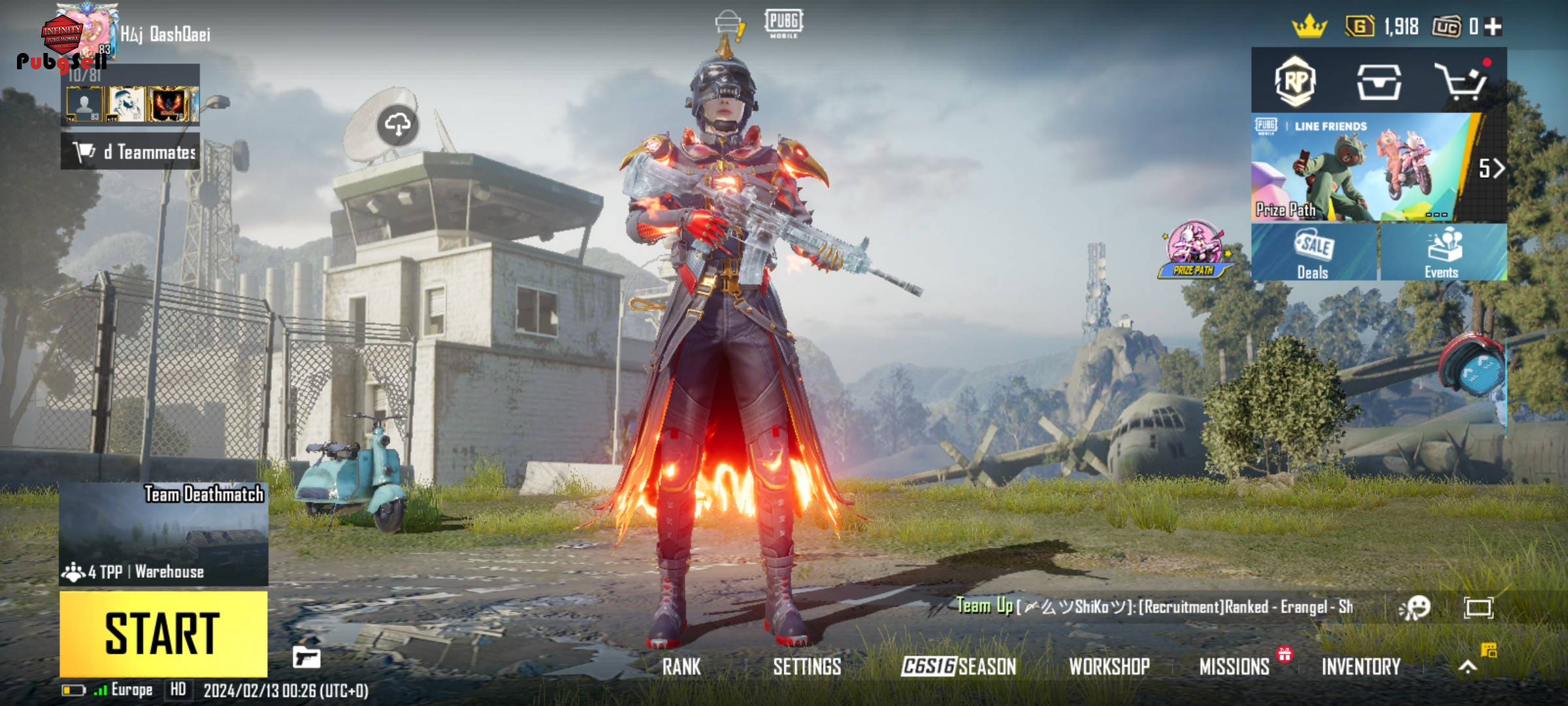
Task: Open the RANK menu
Action: pyautogui.click(x=681, y=667)
